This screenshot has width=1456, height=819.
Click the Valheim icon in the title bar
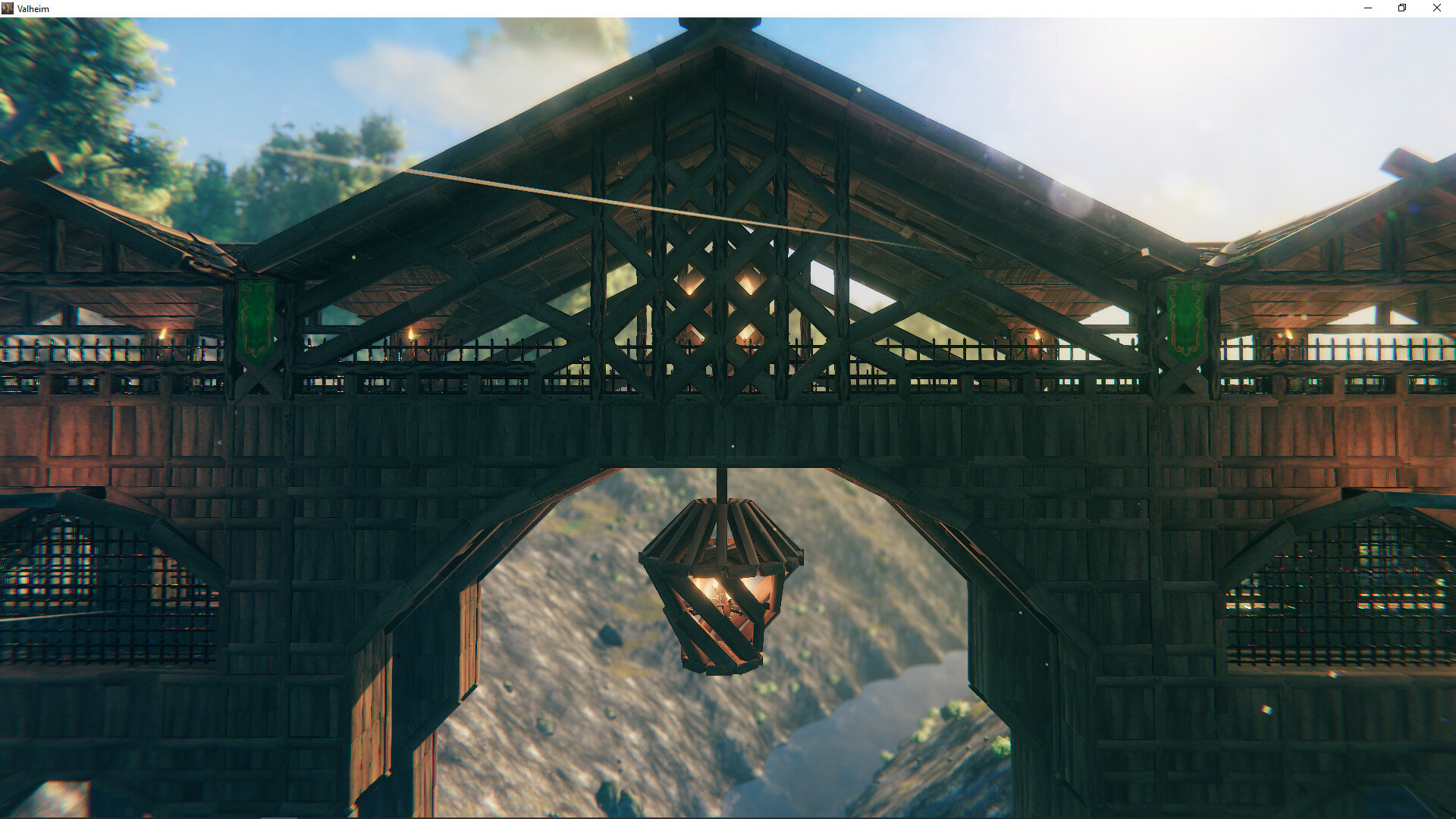coord(8,8)
